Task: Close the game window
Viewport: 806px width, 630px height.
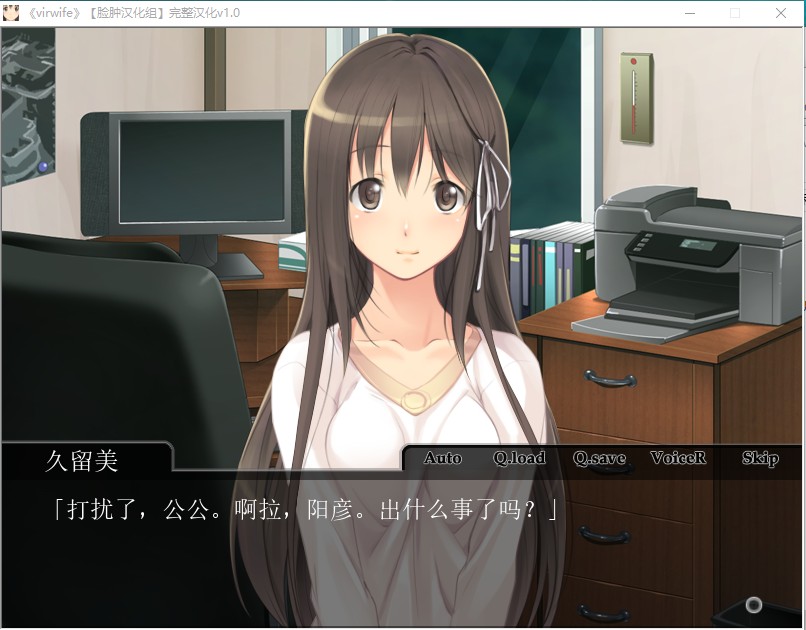Action: 781,14
